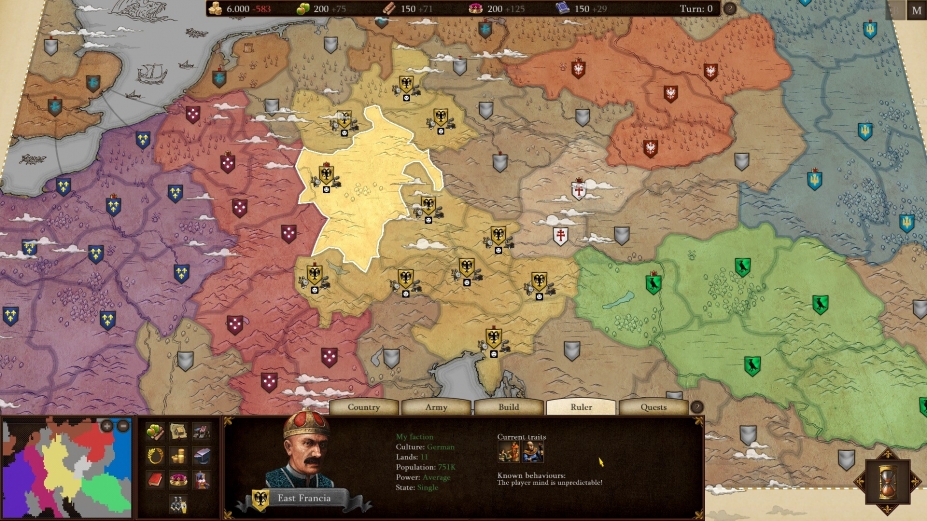
Task: Show the Ruler tab
Action: [581, 407]
